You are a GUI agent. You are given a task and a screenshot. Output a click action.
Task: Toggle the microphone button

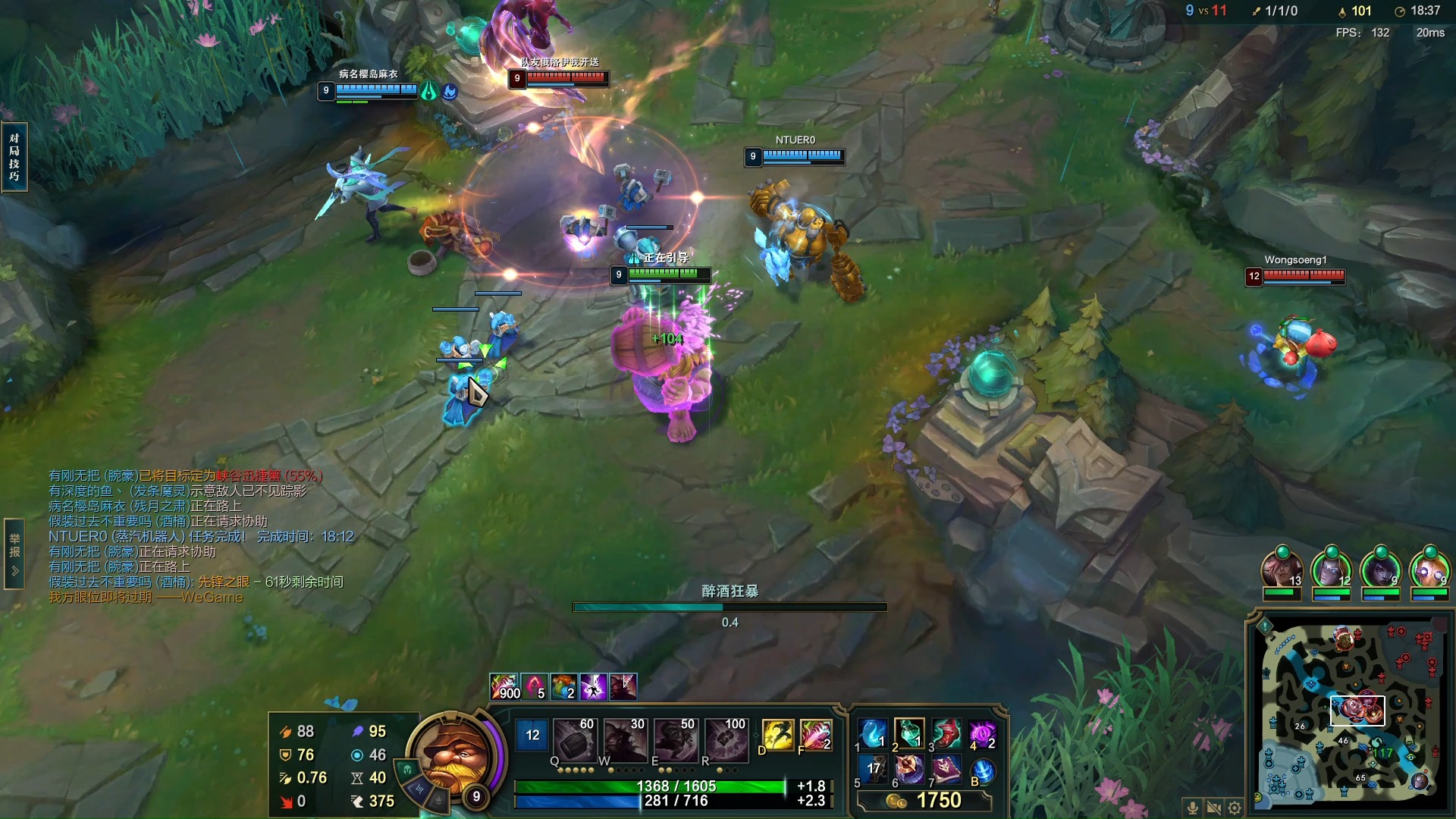(x=1192, y=808)
